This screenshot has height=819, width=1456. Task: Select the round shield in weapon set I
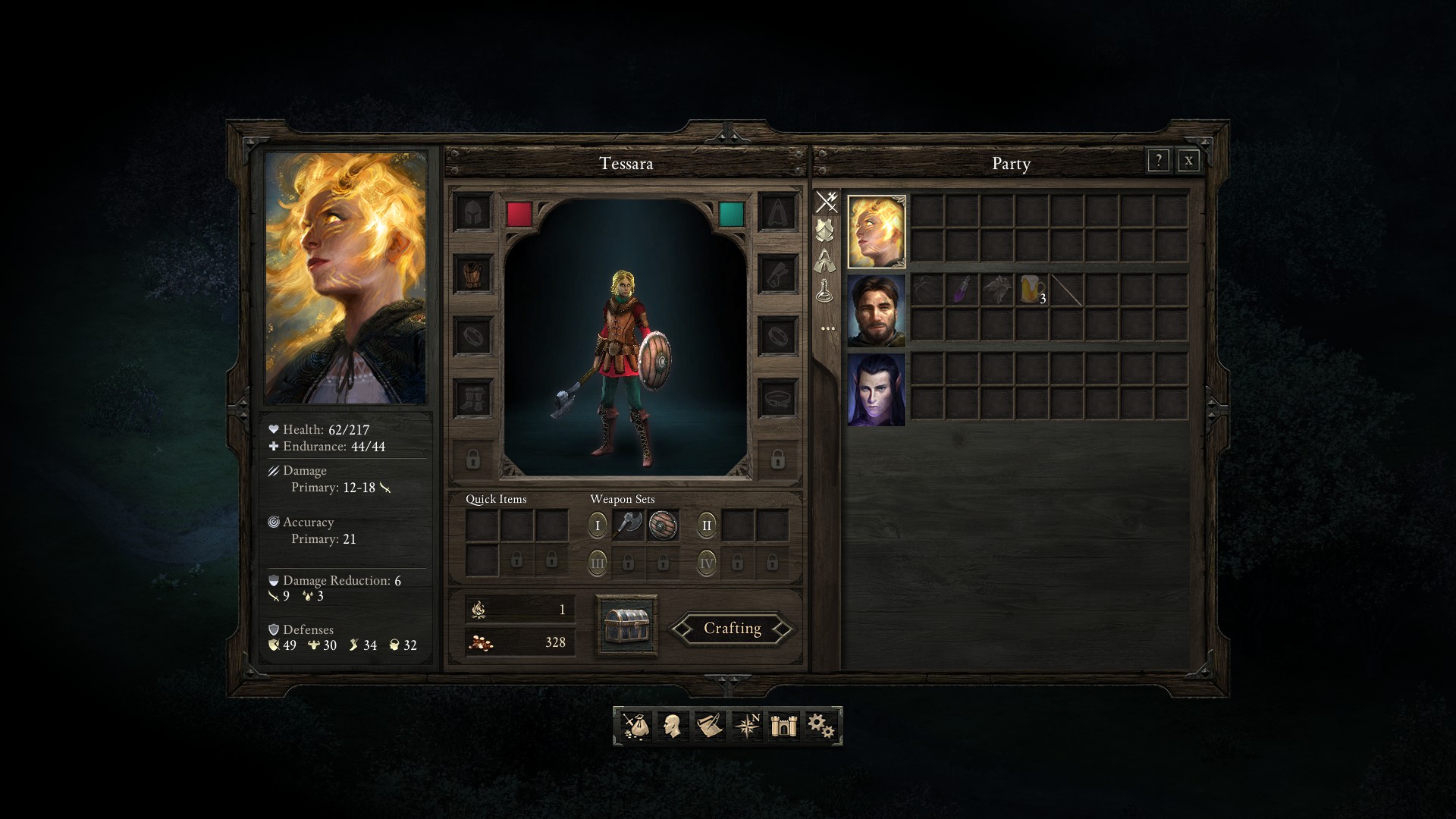point(663,525)
